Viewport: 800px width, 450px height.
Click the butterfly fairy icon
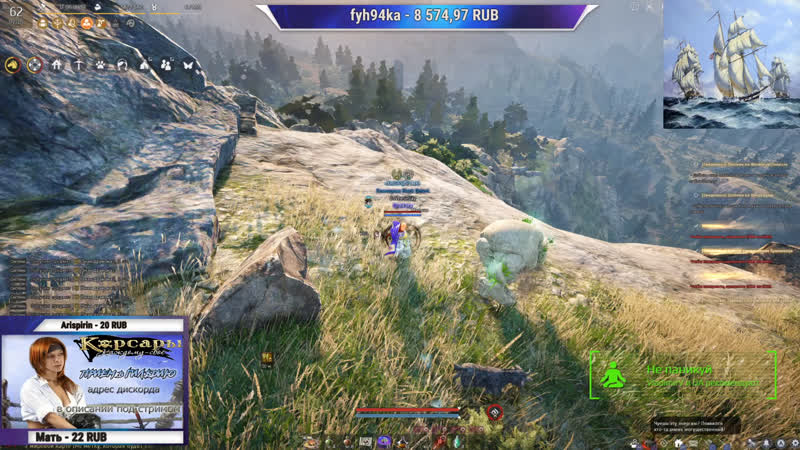[187, 65]
